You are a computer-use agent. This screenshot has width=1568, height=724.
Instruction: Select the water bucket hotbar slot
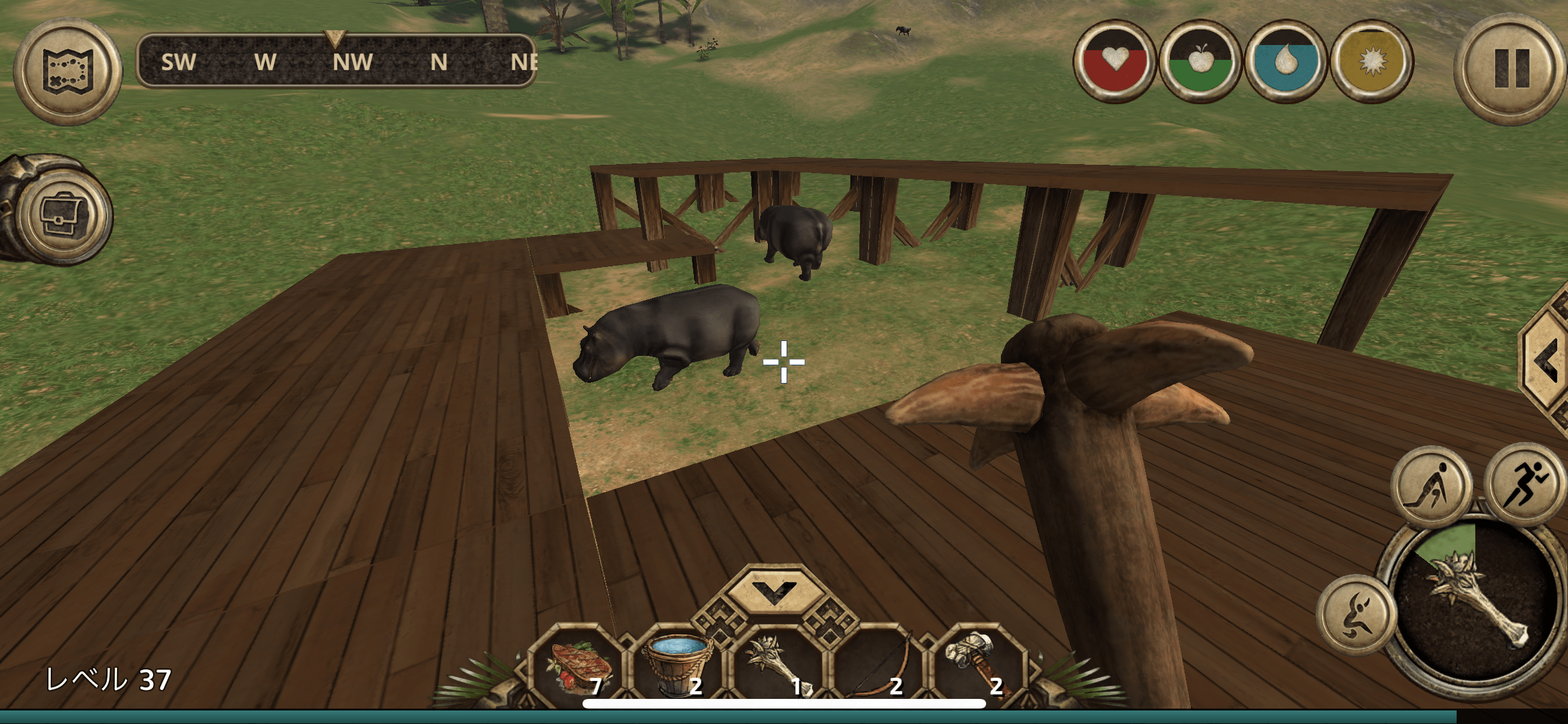point(678,667)
